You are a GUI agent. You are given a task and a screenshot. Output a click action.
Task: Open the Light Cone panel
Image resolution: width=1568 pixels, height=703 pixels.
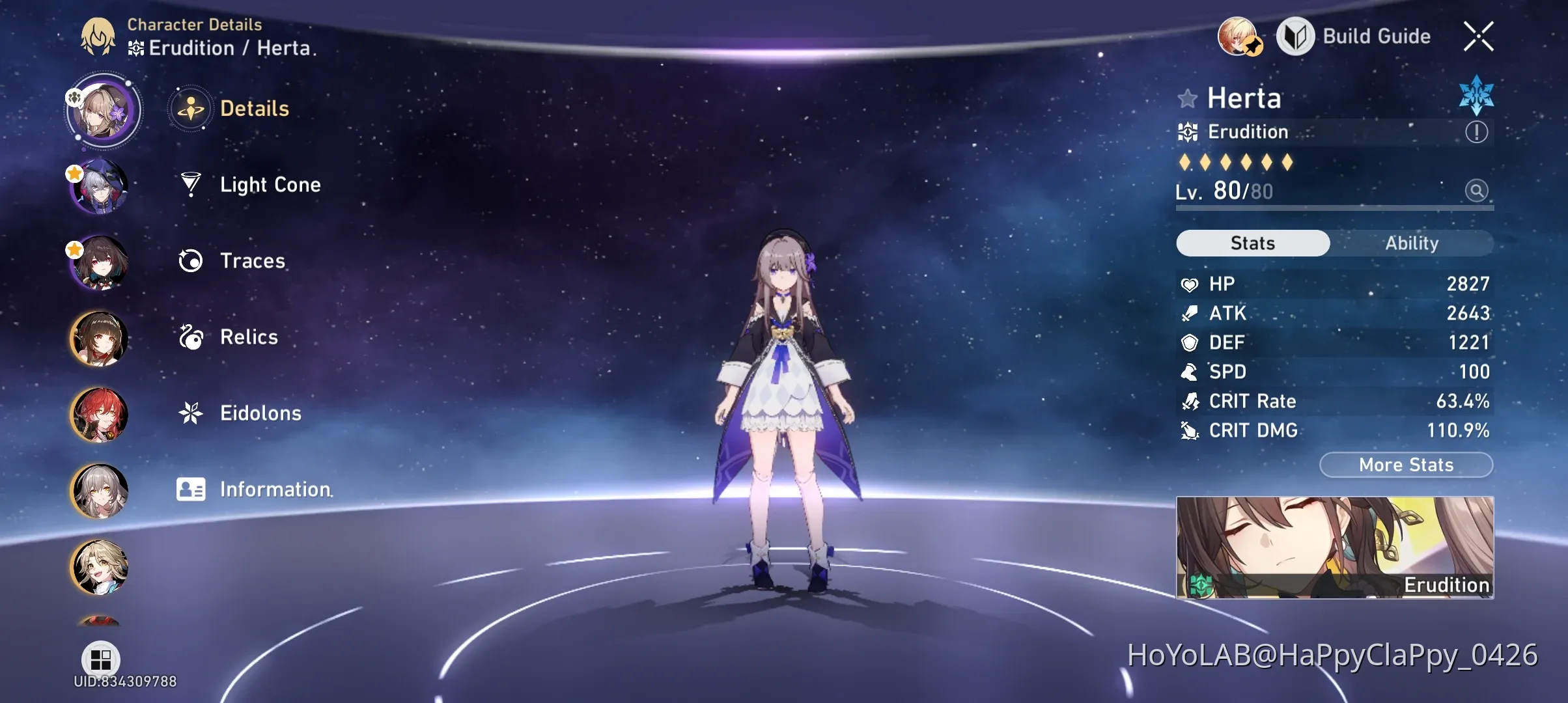point(270,185)
